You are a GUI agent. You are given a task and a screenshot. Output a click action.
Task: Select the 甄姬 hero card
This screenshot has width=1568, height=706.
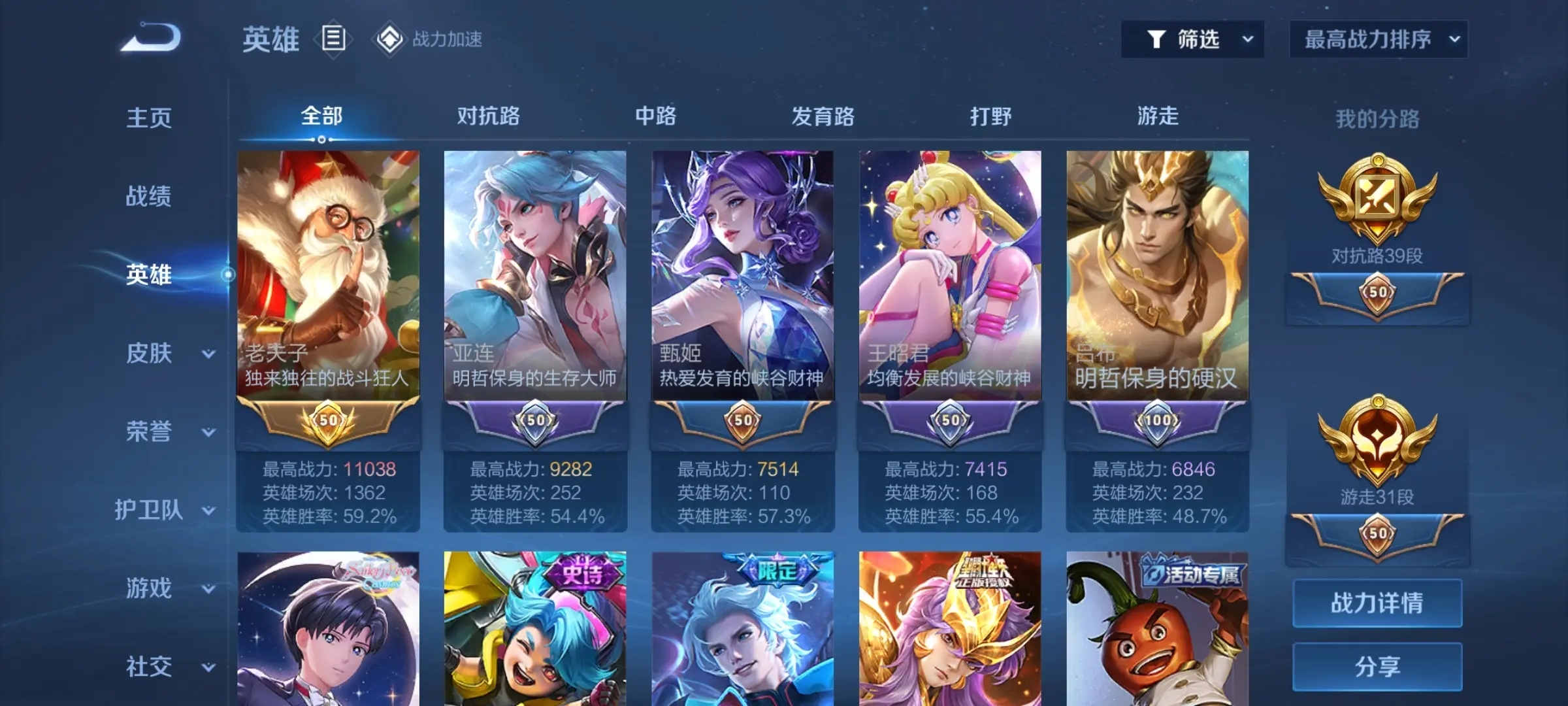click(x=742, y=275)
